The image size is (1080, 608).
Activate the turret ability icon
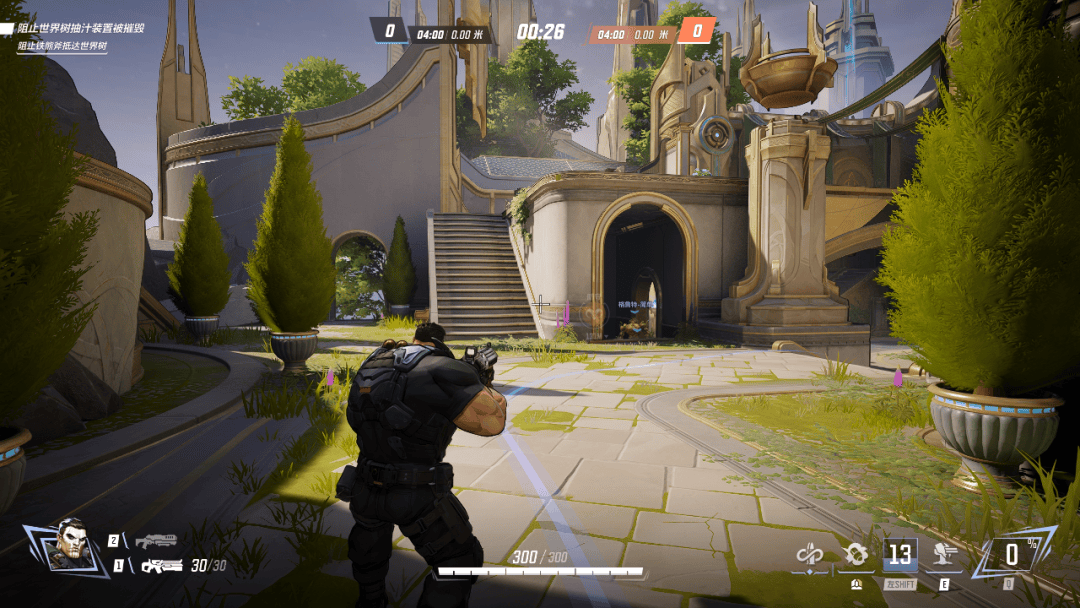point(943,555)
